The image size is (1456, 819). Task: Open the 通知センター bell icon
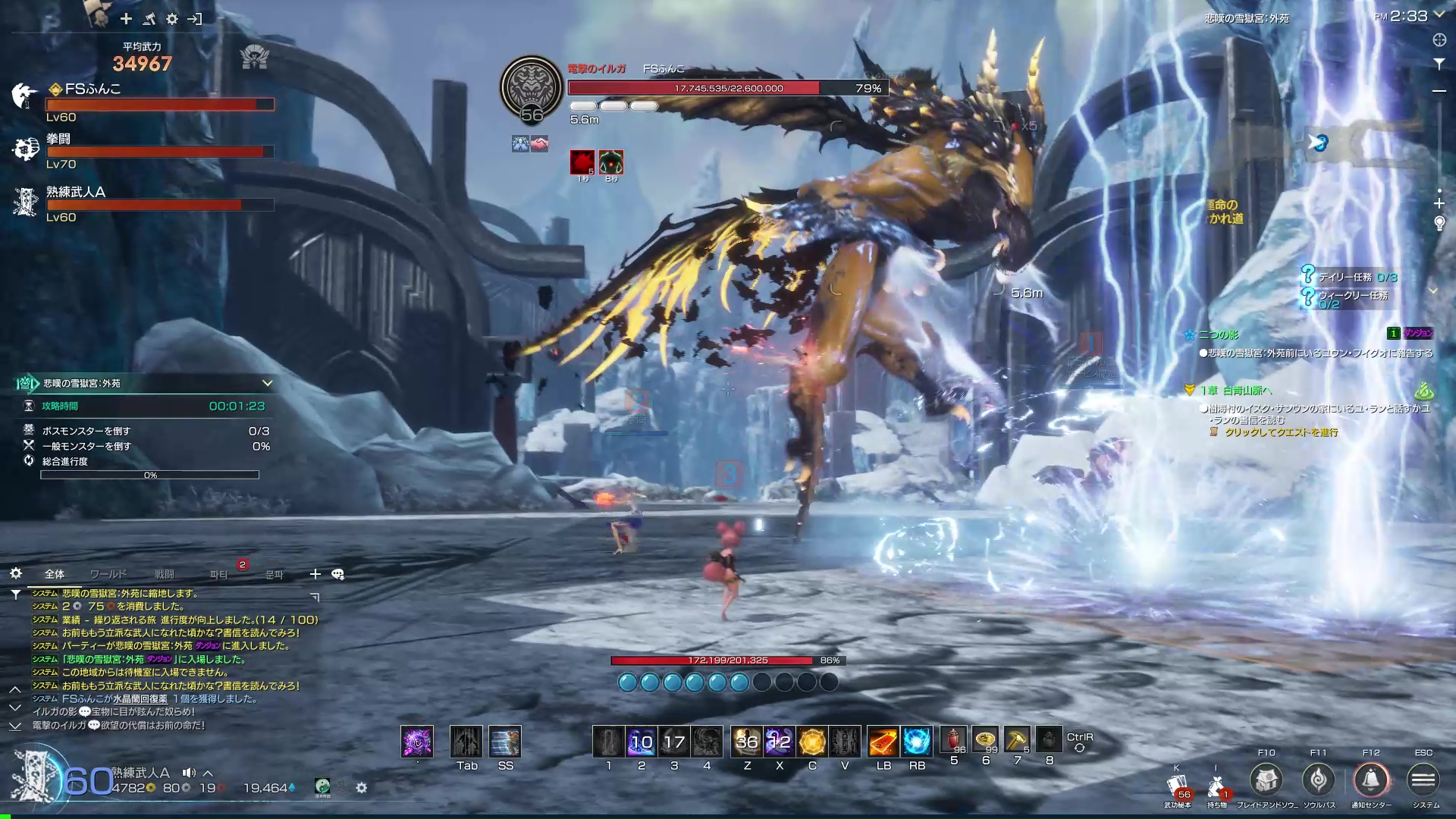1371,780
